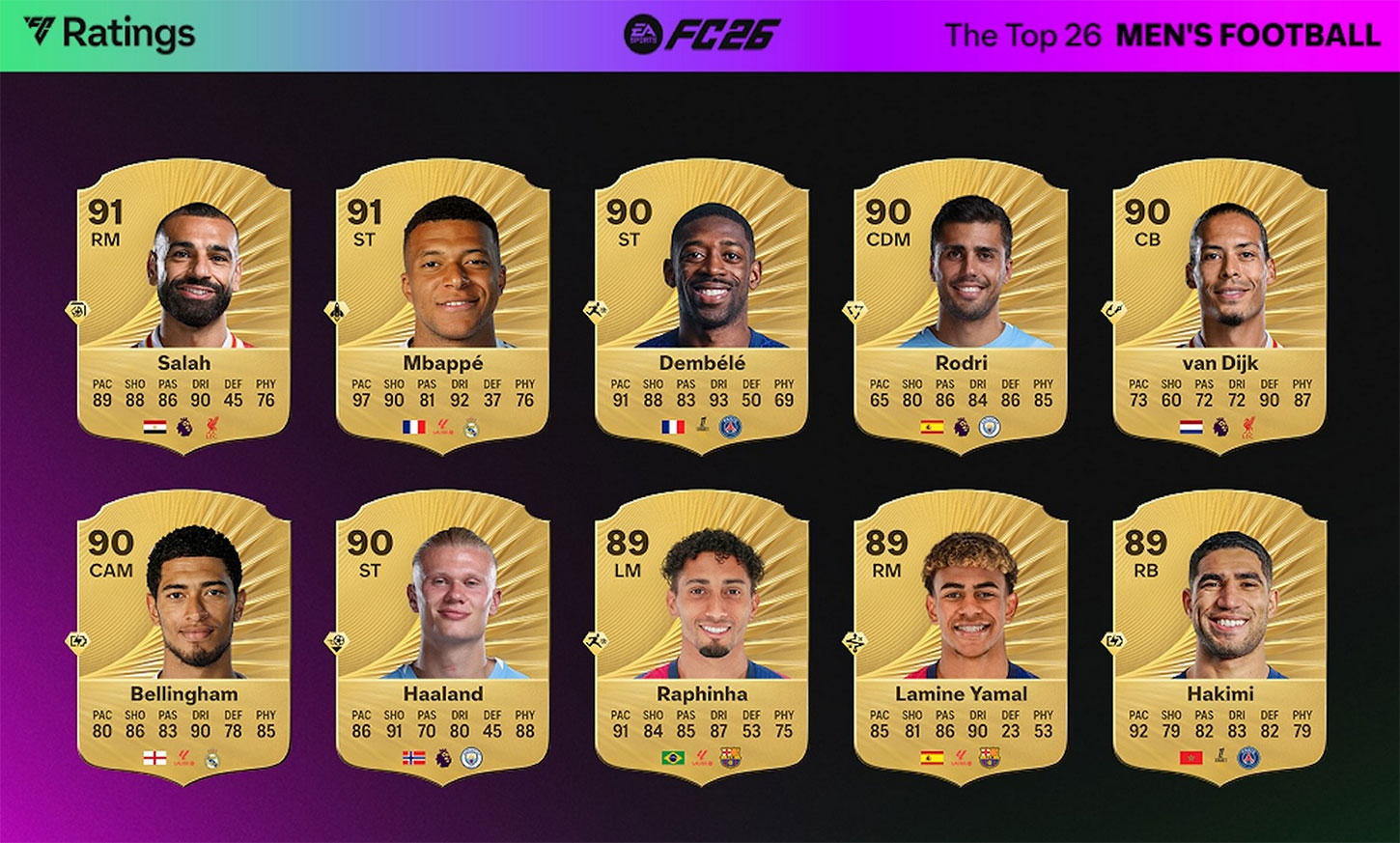Click the EA Sports FC26 logo
Viewport: 1400px width, 843px height.
[702, 35]
